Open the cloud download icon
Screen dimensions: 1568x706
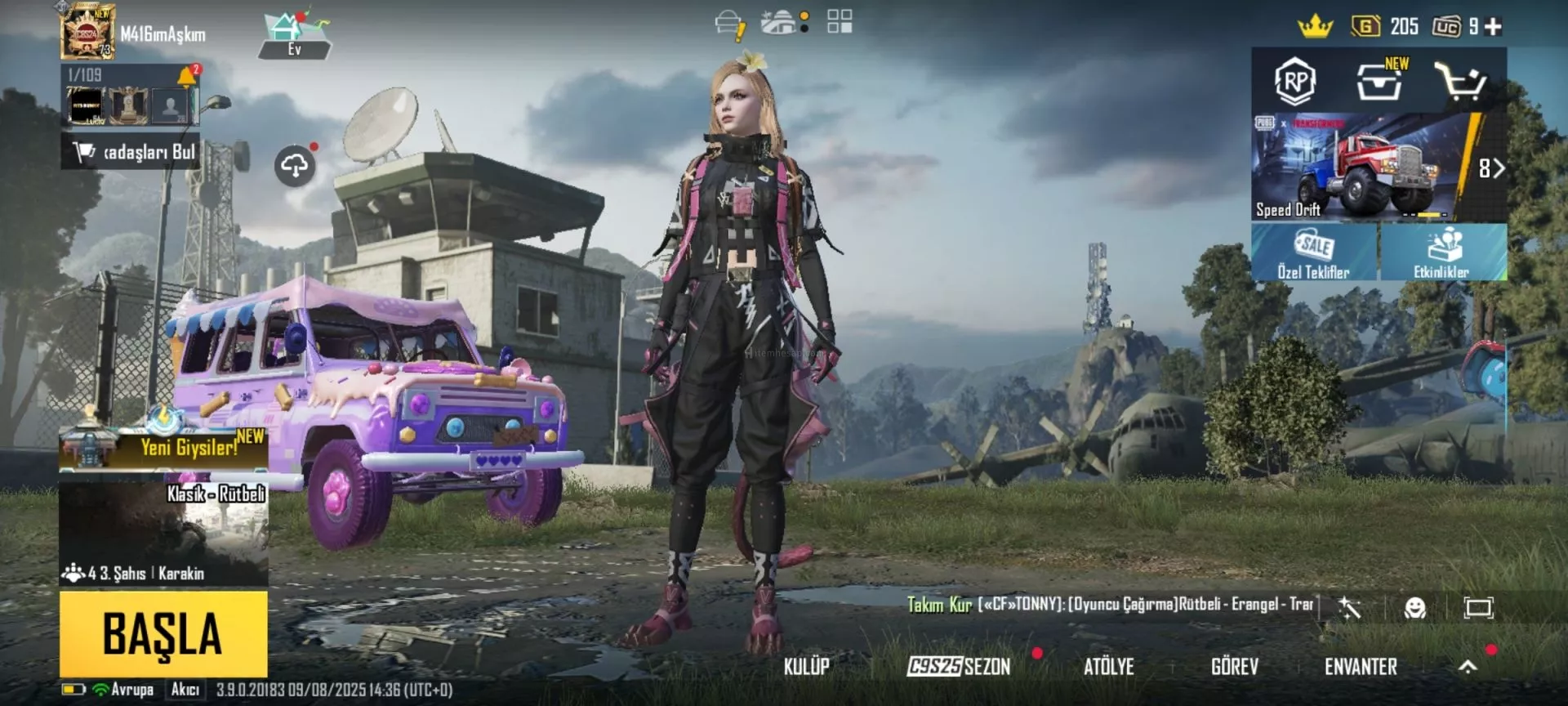coord(295,166)
